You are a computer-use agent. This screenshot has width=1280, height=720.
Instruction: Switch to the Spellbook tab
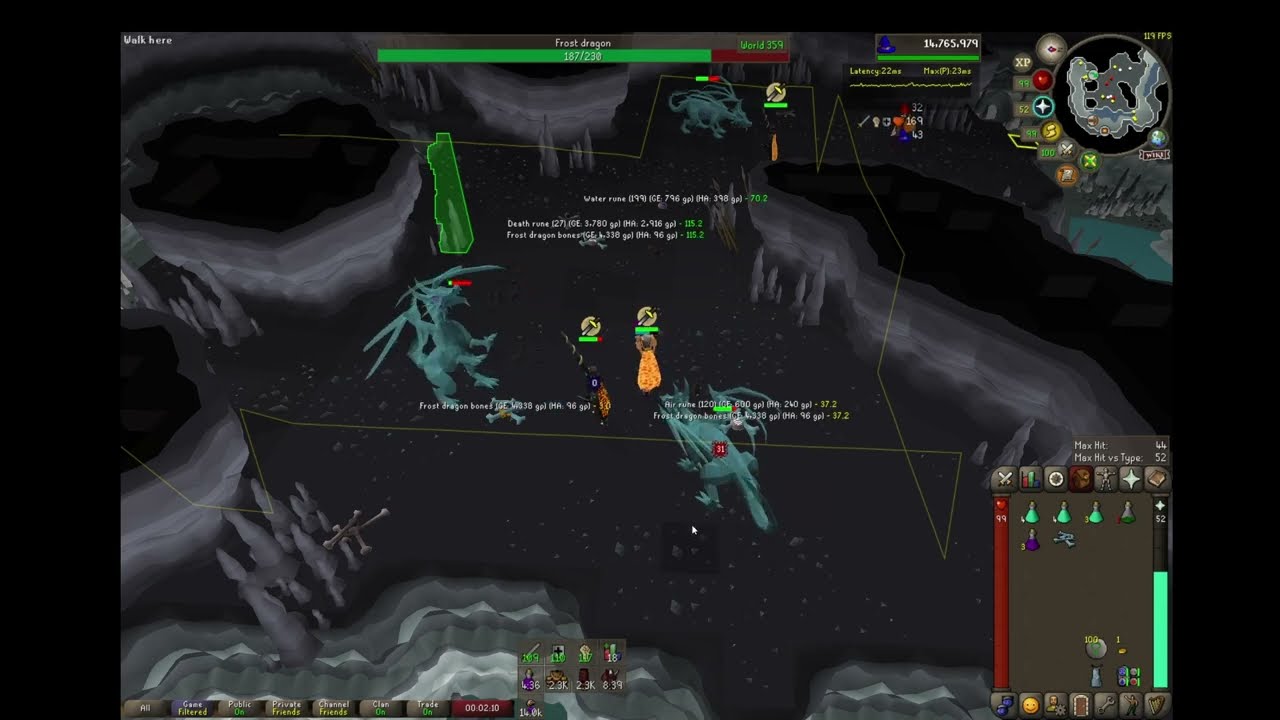[x=1156, y=480]
